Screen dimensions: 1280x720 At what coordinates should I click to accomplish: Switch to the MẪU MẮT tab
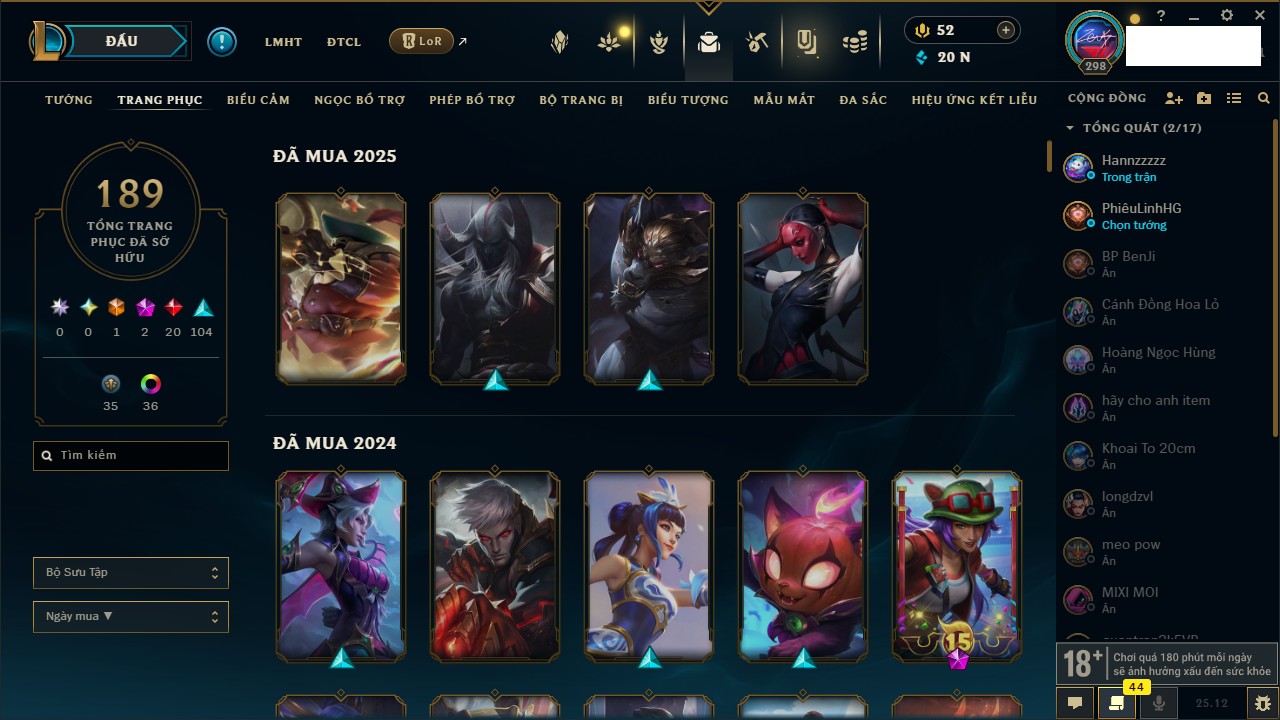tap(784, 100)
